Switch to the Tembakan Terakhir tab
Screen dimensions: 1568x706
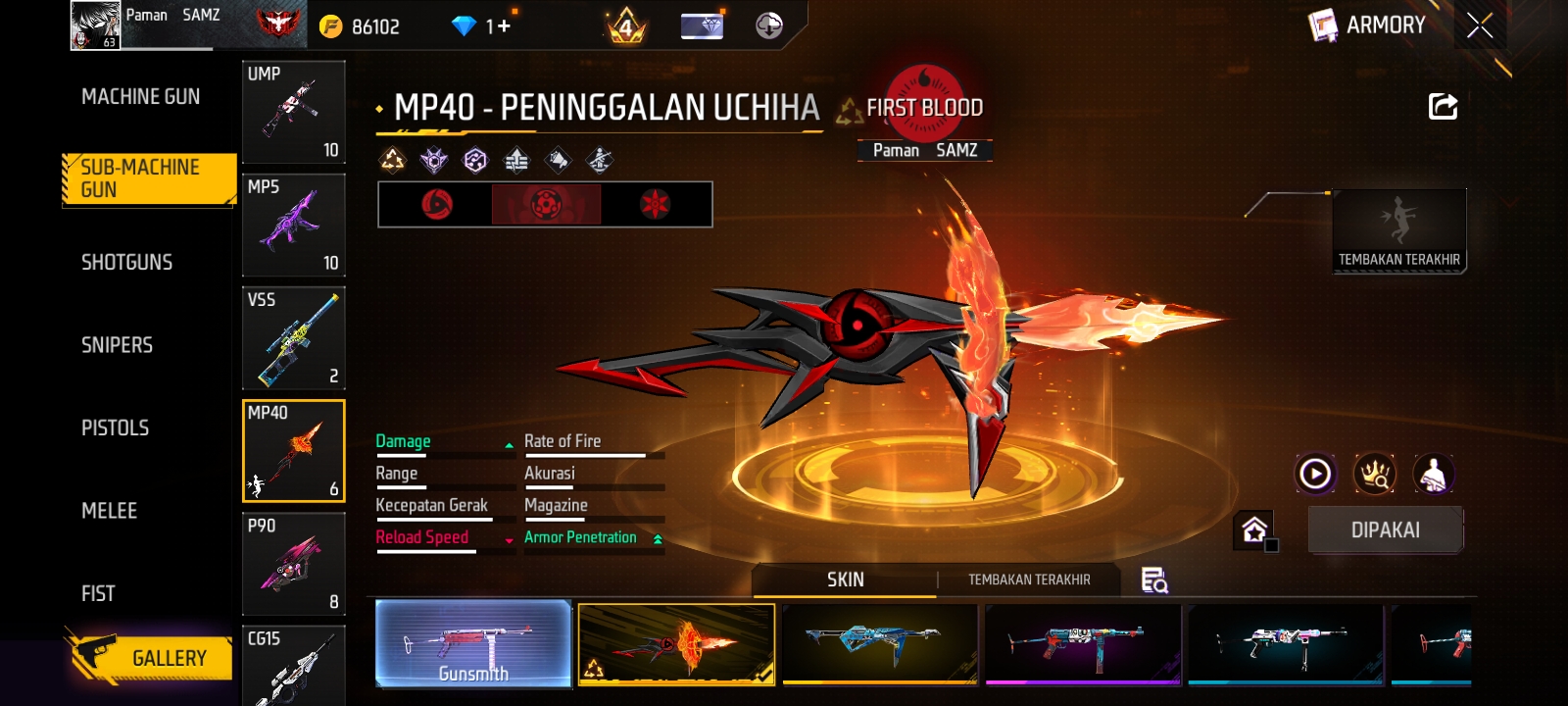(1029, 580)
